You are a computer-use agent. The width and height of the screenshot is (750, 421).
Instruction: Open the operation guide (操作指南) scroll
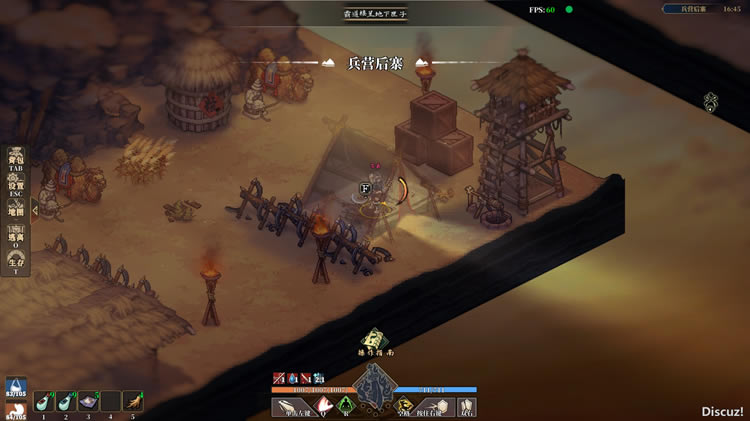374,341
